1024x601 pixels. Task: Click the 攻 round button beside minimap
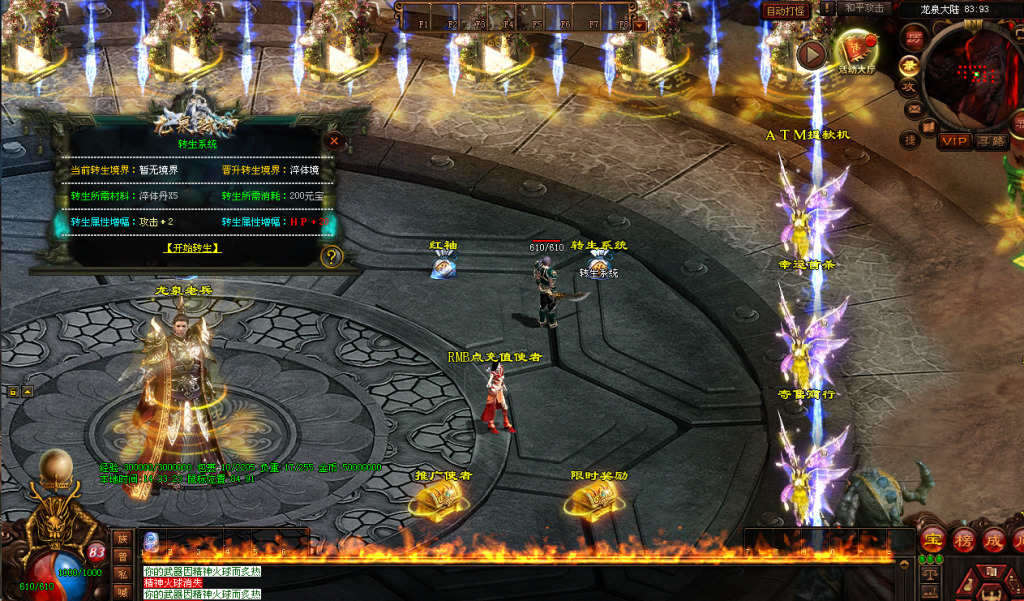click(910, 86)
